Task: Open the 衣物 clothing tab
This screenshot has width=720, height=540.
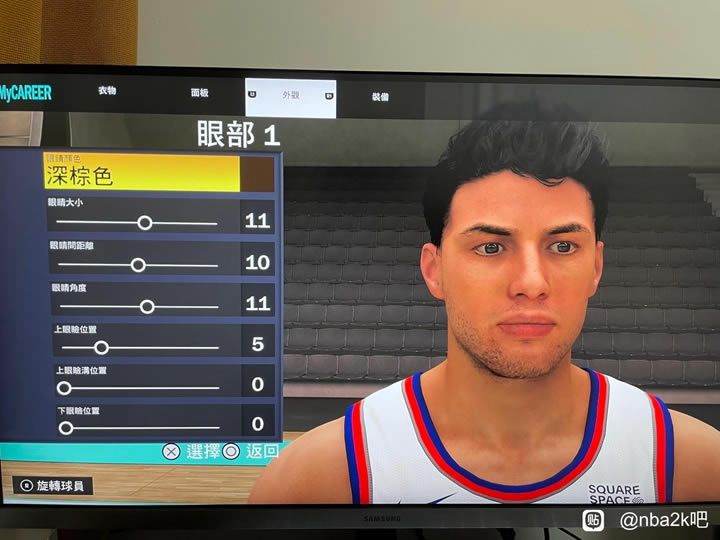Action: click(x=107, y=91)
